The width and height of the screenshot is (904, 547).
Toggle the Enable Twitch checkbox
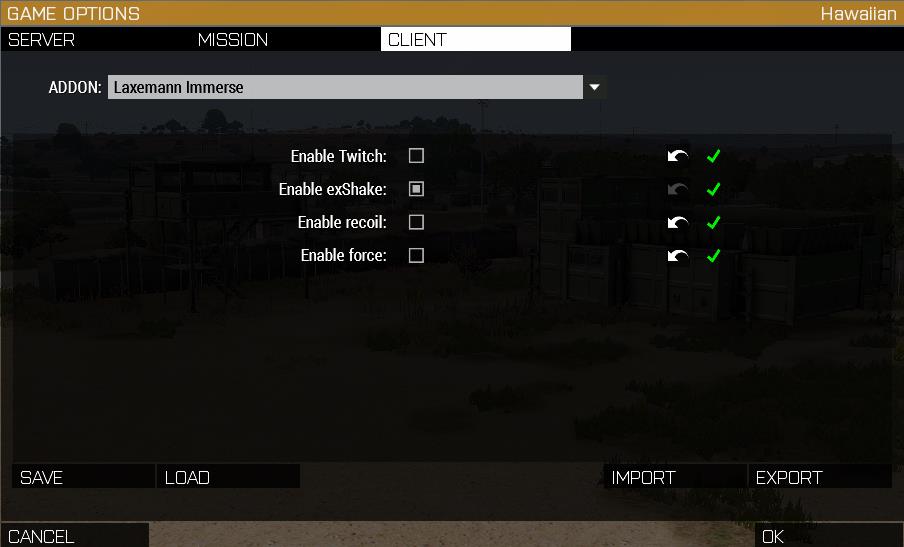[416, 156]
